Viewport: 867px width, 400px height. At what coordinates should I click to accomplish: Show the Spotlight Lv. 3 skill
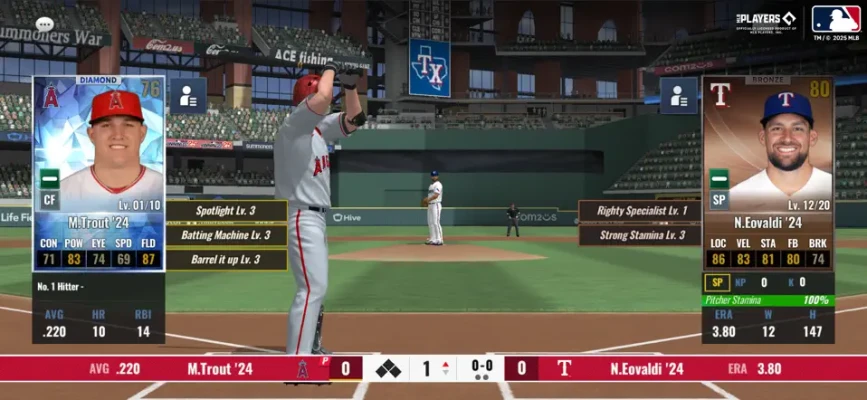click(x=227, y=211)
